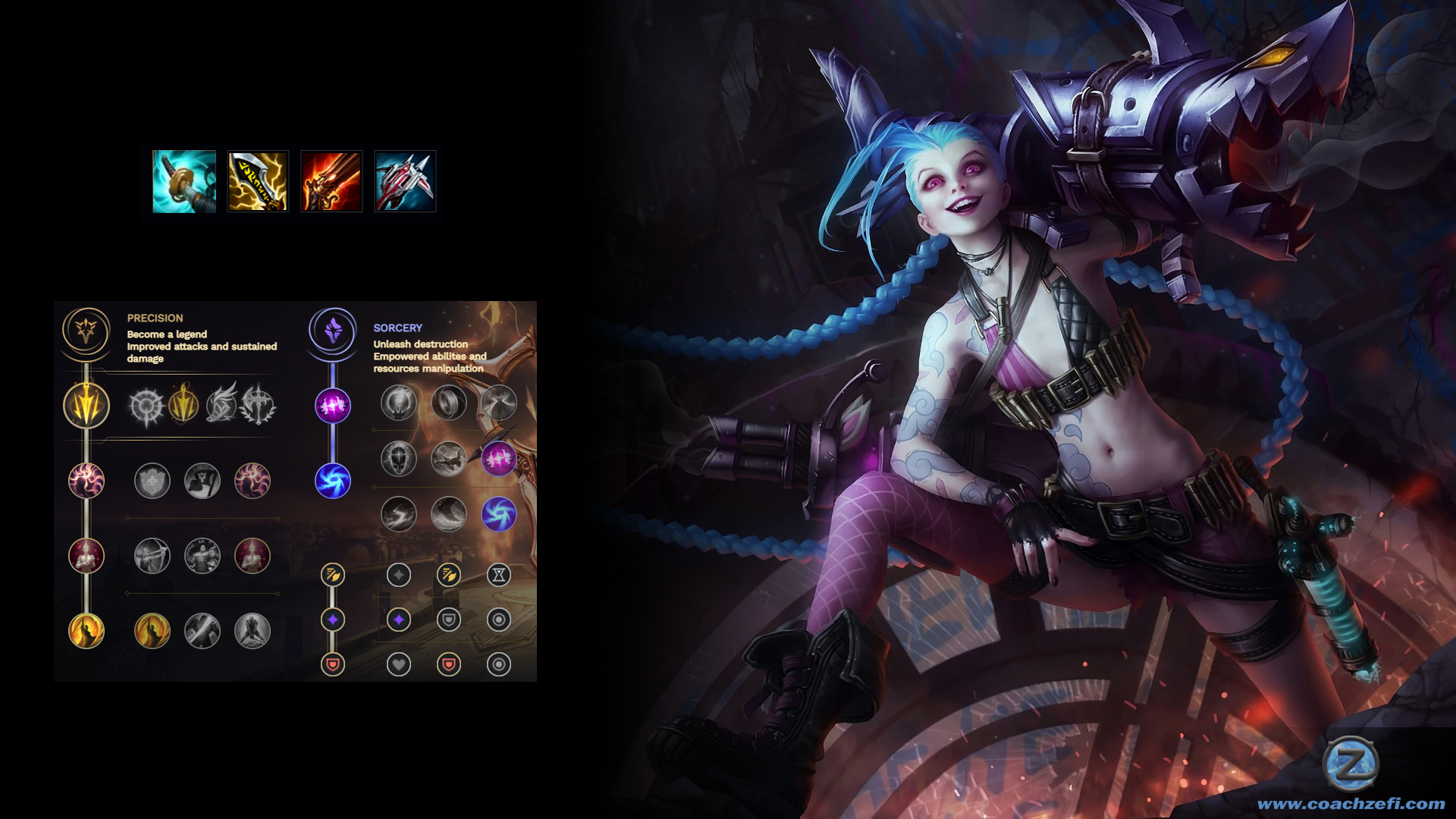The image size is (1456, 819).
Task: Select the hourglass ability haste shard
Action: (x=499, y=575)
